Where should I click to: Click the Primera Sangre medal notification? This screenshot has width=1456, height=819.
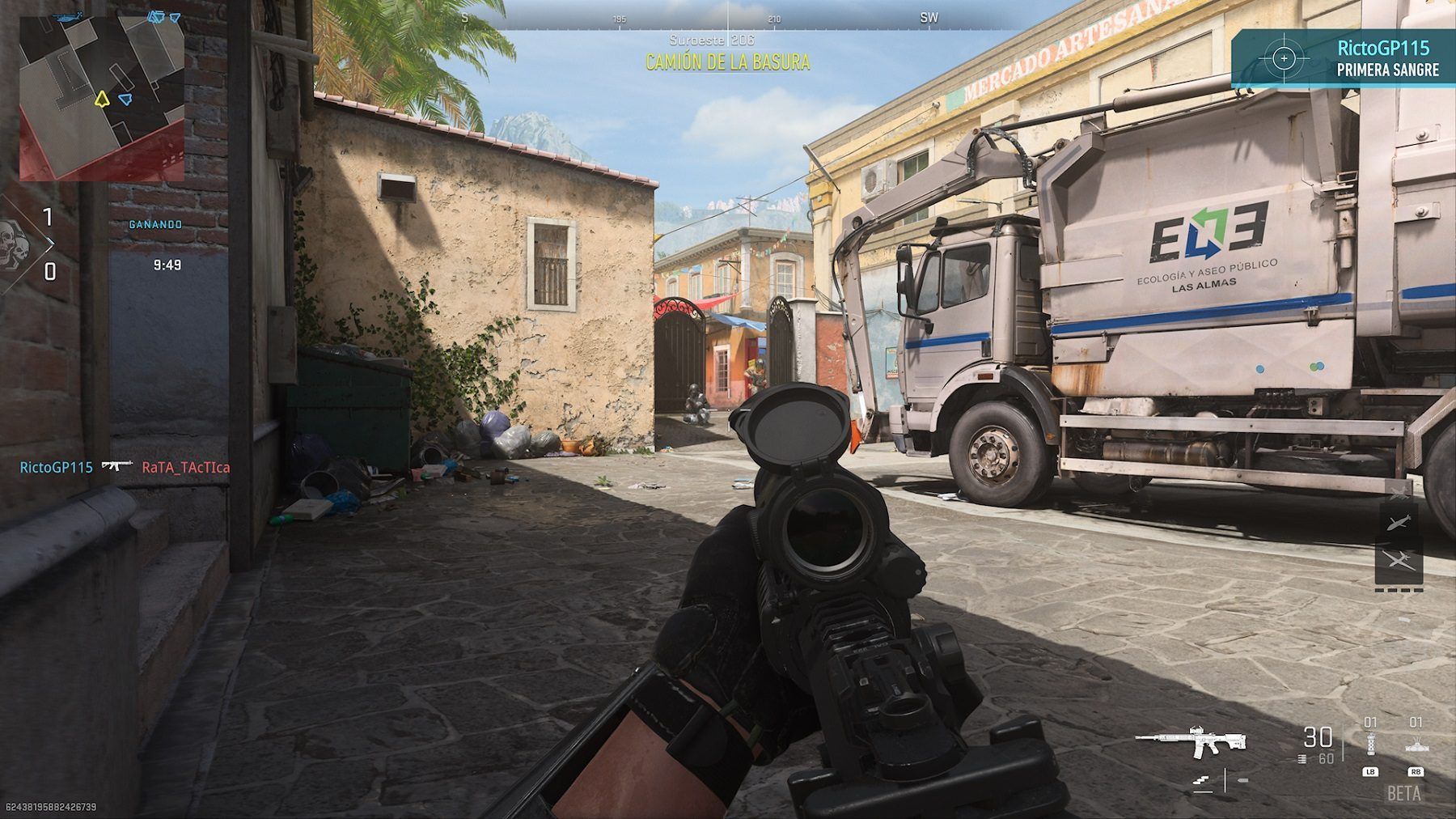pyautogui.click(x=1344, y=58)
